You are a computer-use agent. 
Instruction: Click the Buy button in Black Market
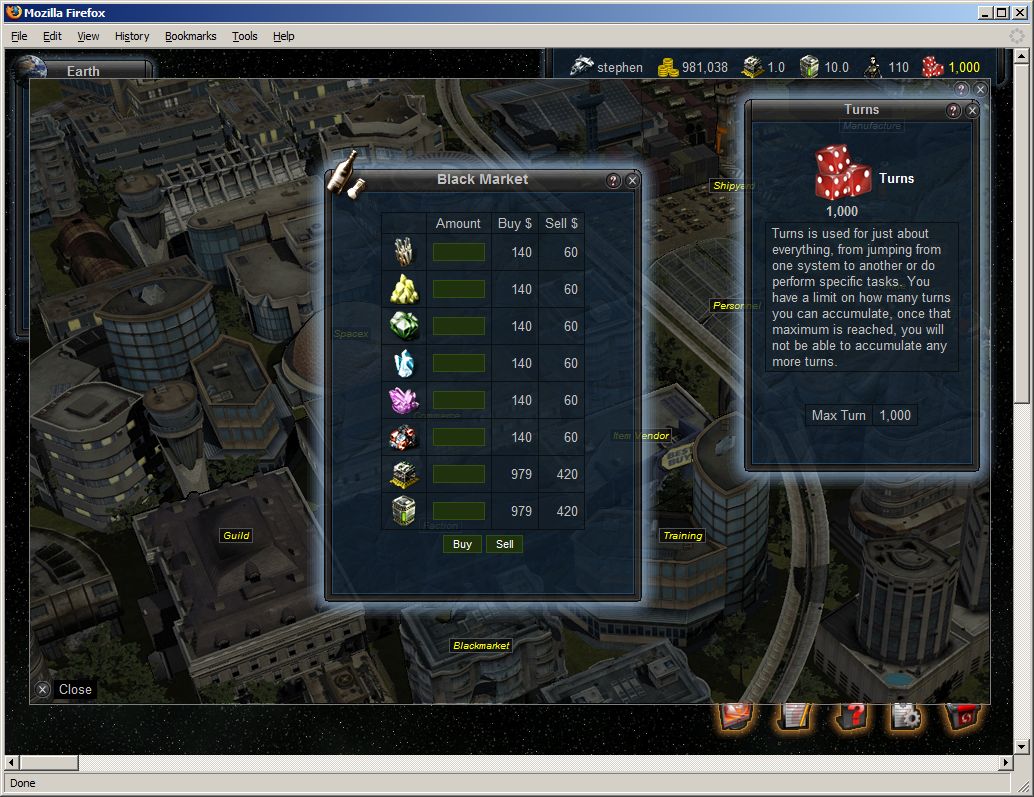(462, 544)
